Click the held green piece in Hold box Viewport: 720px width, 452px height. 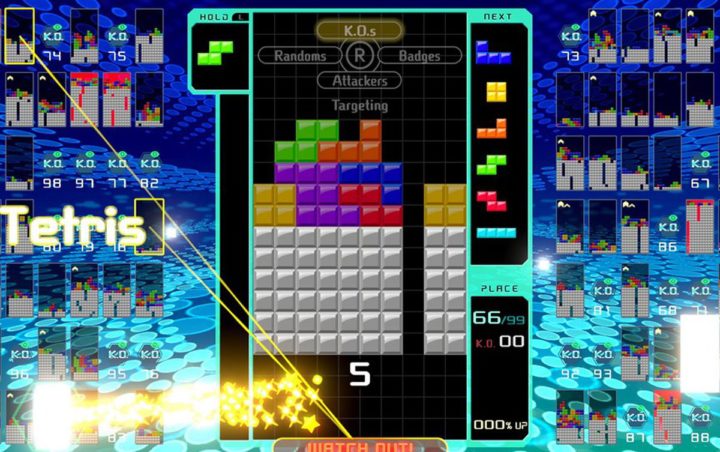click(x=214, y=51)
